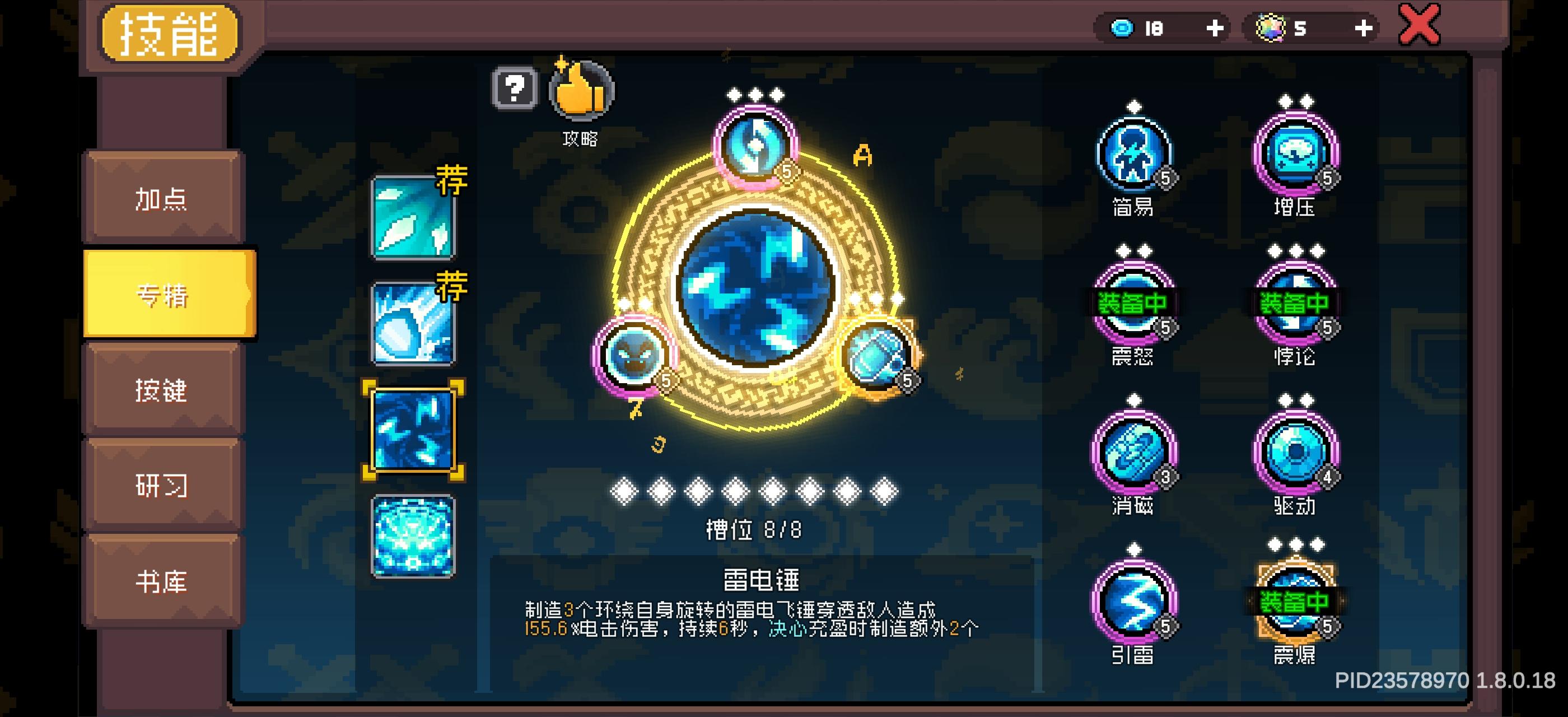Click the question mark help icon

(x=513, y=90)
